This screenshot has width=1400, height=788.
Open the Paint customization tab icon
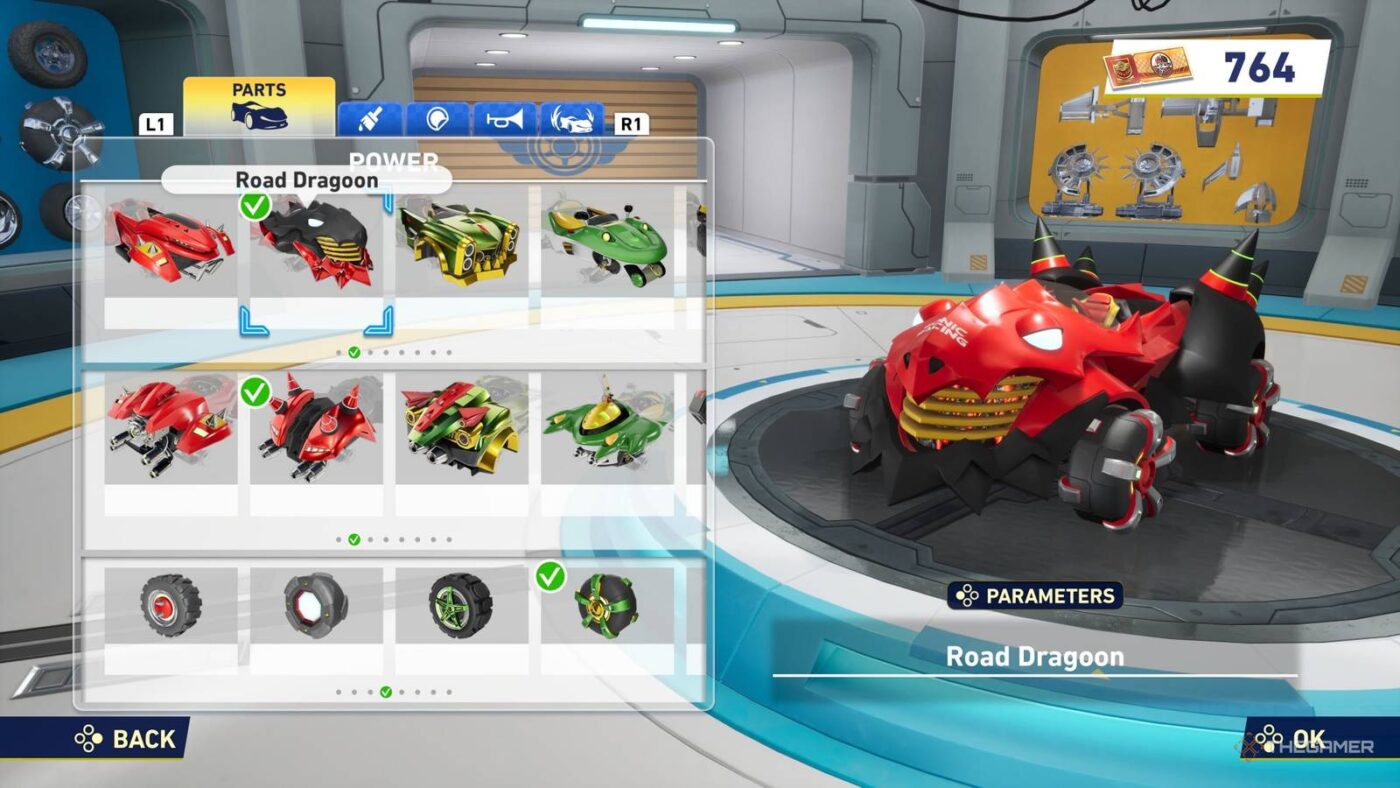[371, 120]
